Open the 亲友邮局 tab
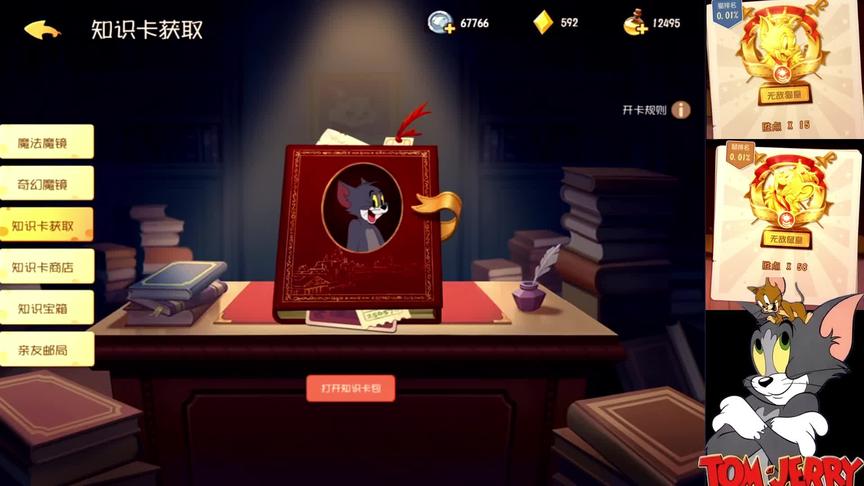Image resolution: width=864 pixels, height=486 pixels. click(x=46, y=349)
